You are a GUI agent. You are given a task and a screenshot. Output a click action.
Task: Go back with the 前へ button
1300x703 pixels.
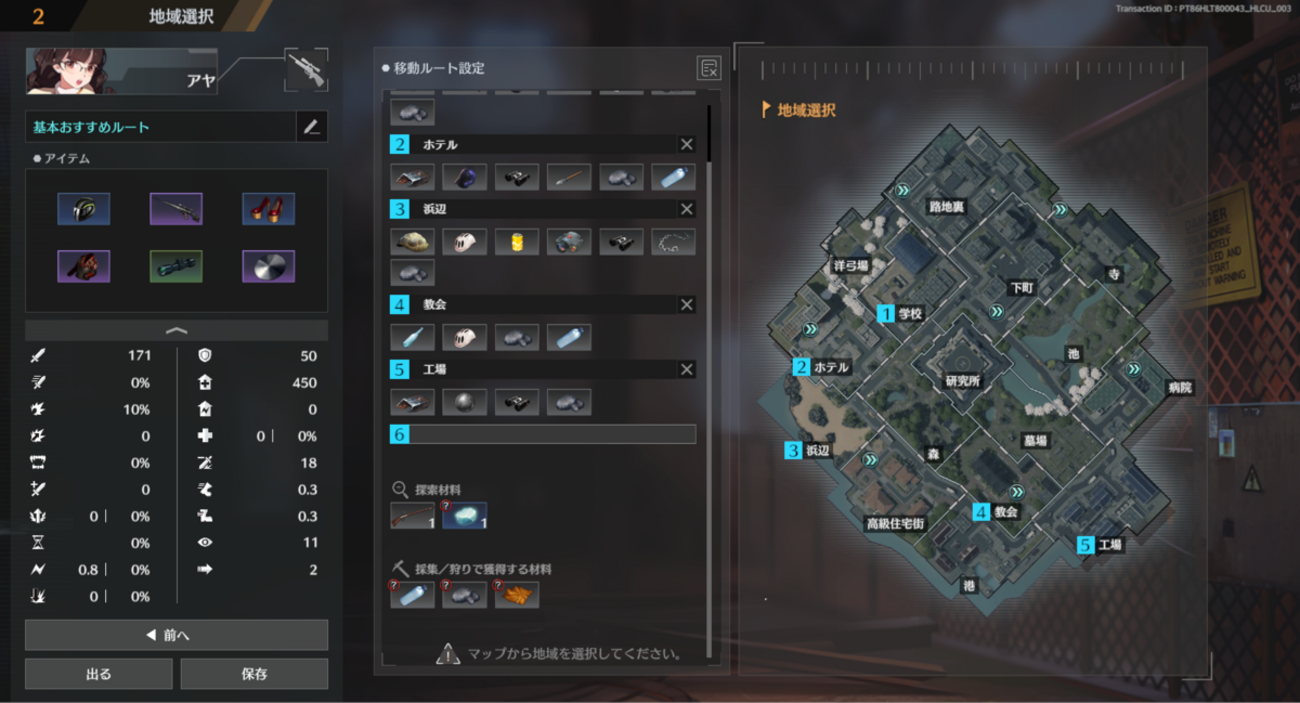click(176, 635)
